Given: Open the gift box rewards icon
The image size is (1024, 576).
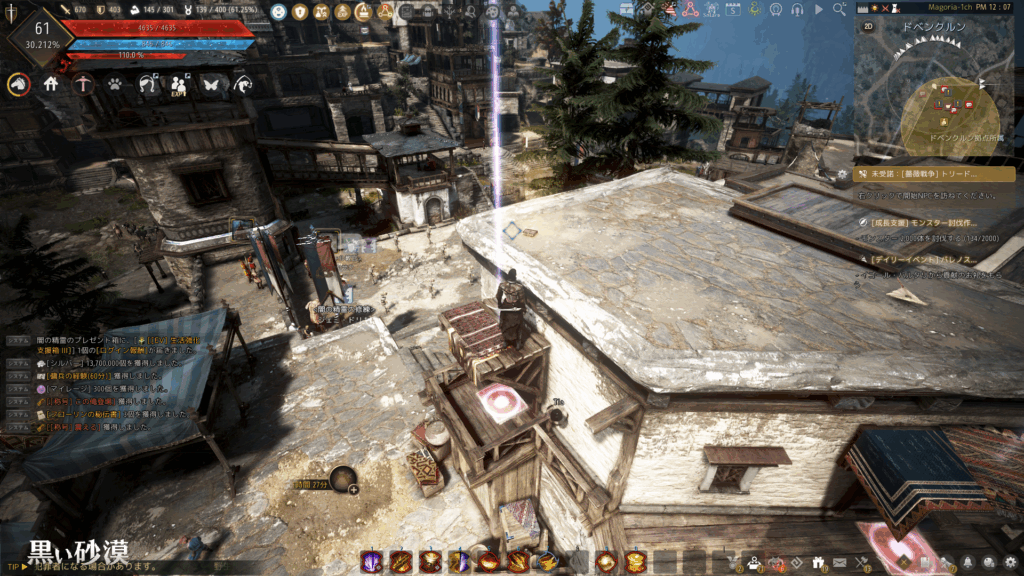Looking at the screenshot, I should [x=818, y=562].
